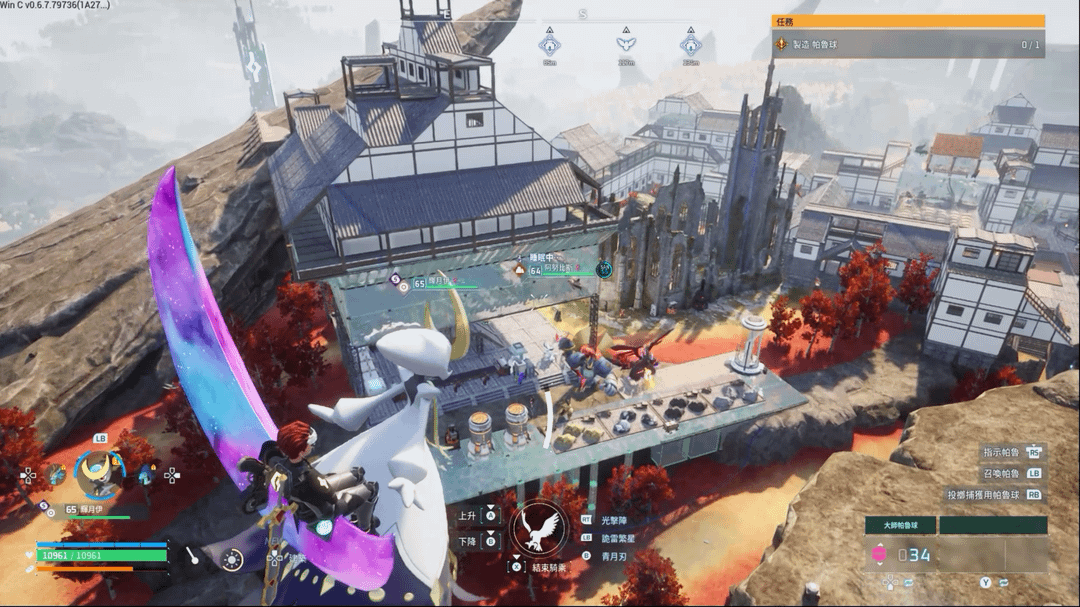The width and height of the screenshot is (1080, 607).
Task: Select the empty dark-green weapon slot
Action: (993, 525)
